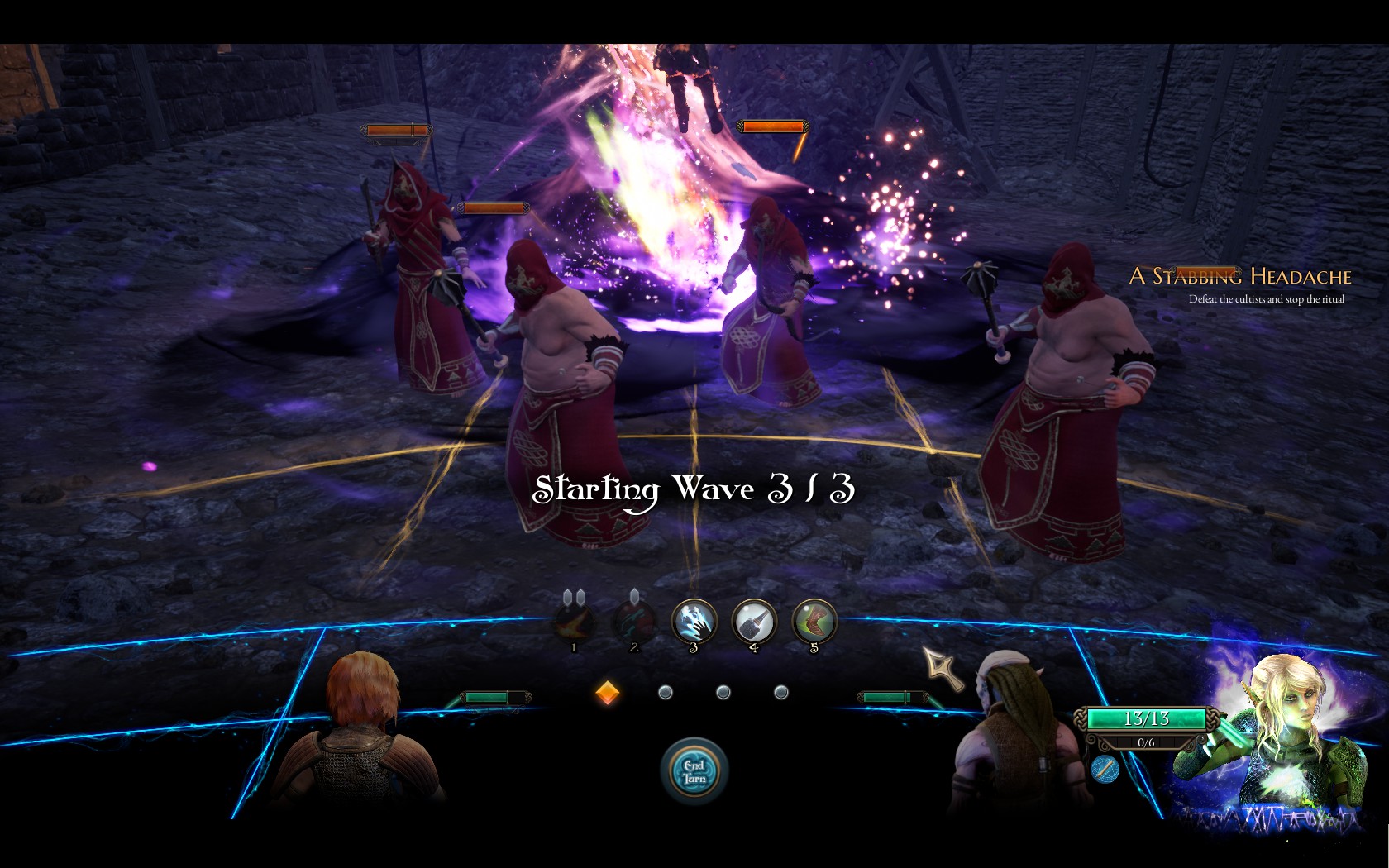The width and height of the screenshot is (1389, 868).
Task: Open the A Stabbing Headache quest tracker
Action: pyautogui.click(x=1240, y=276)
